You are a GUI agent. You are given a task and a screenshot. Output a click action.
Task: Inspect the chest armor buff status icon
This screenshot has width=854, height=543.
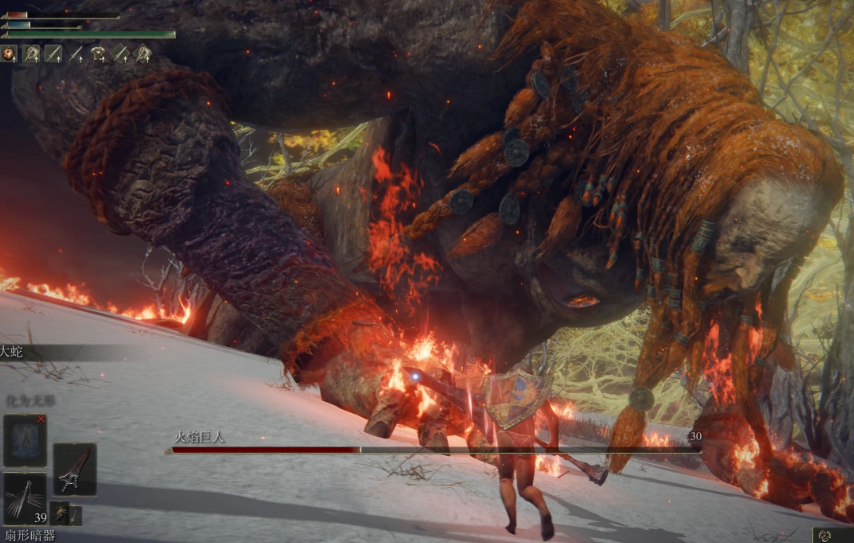click(98, 53)
